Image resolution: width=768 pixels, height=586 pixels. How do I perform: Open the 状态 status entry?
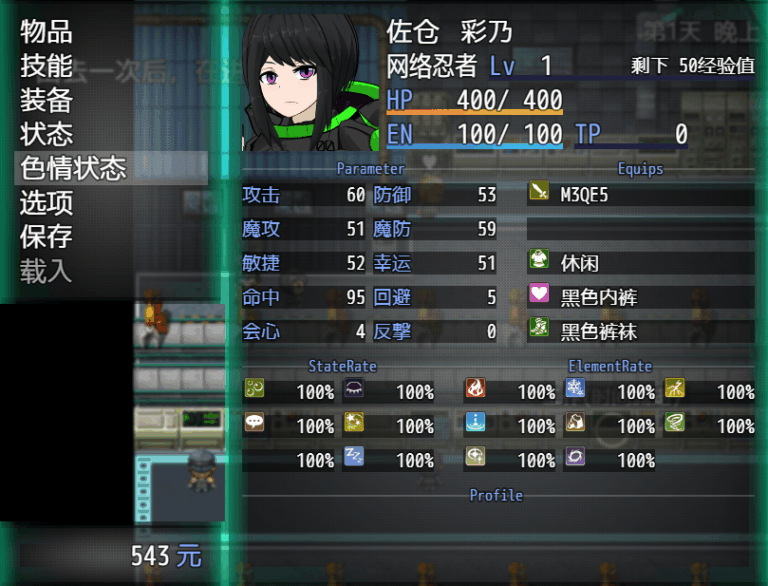pos(47,134)
